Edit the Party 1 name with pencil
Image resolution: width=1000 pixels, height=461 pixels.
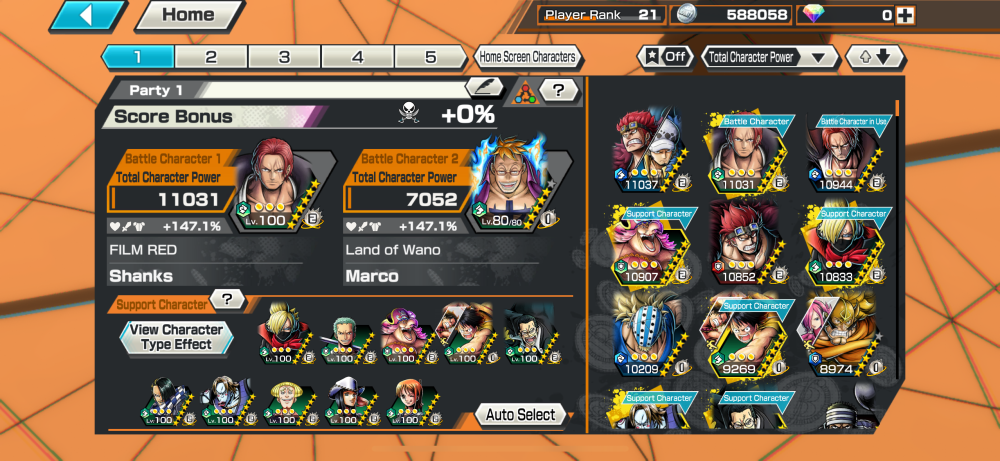(x=484, y=90)
